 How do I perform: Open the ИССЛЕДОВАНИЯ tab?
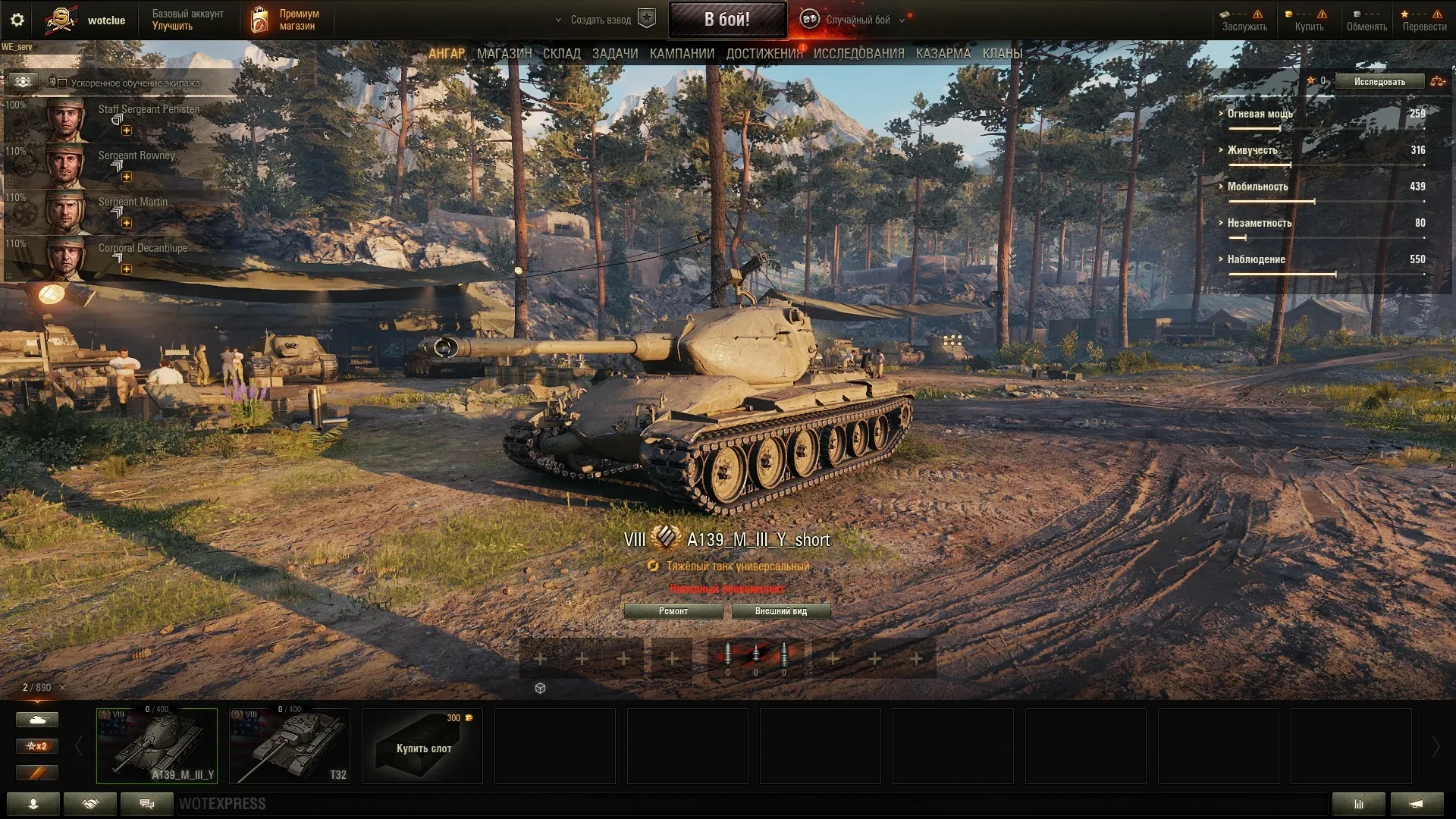(x=858, y=54)
